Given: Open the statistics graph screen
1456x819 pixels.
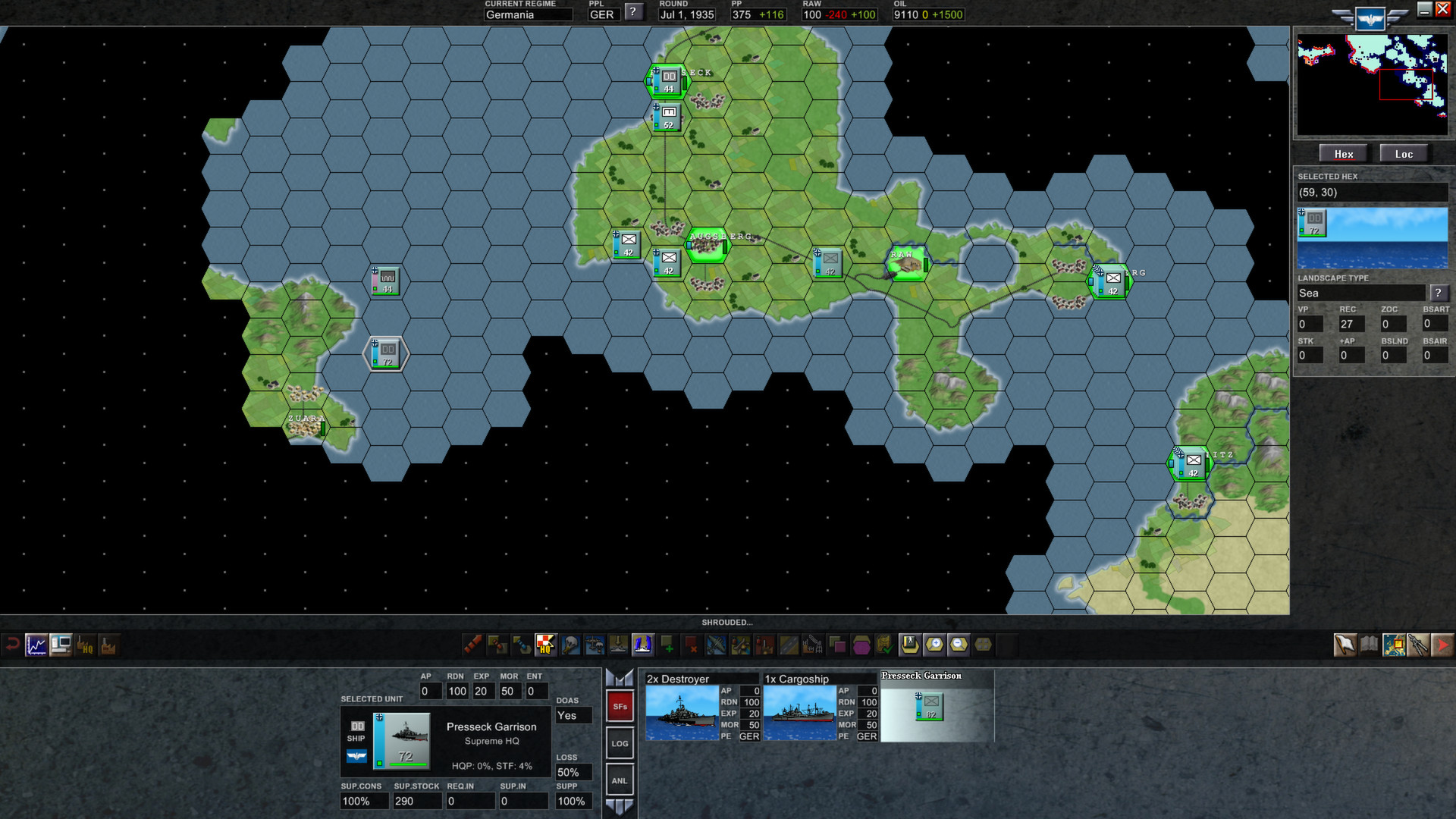Looking at the screenshot, I should tap(36, 646).
